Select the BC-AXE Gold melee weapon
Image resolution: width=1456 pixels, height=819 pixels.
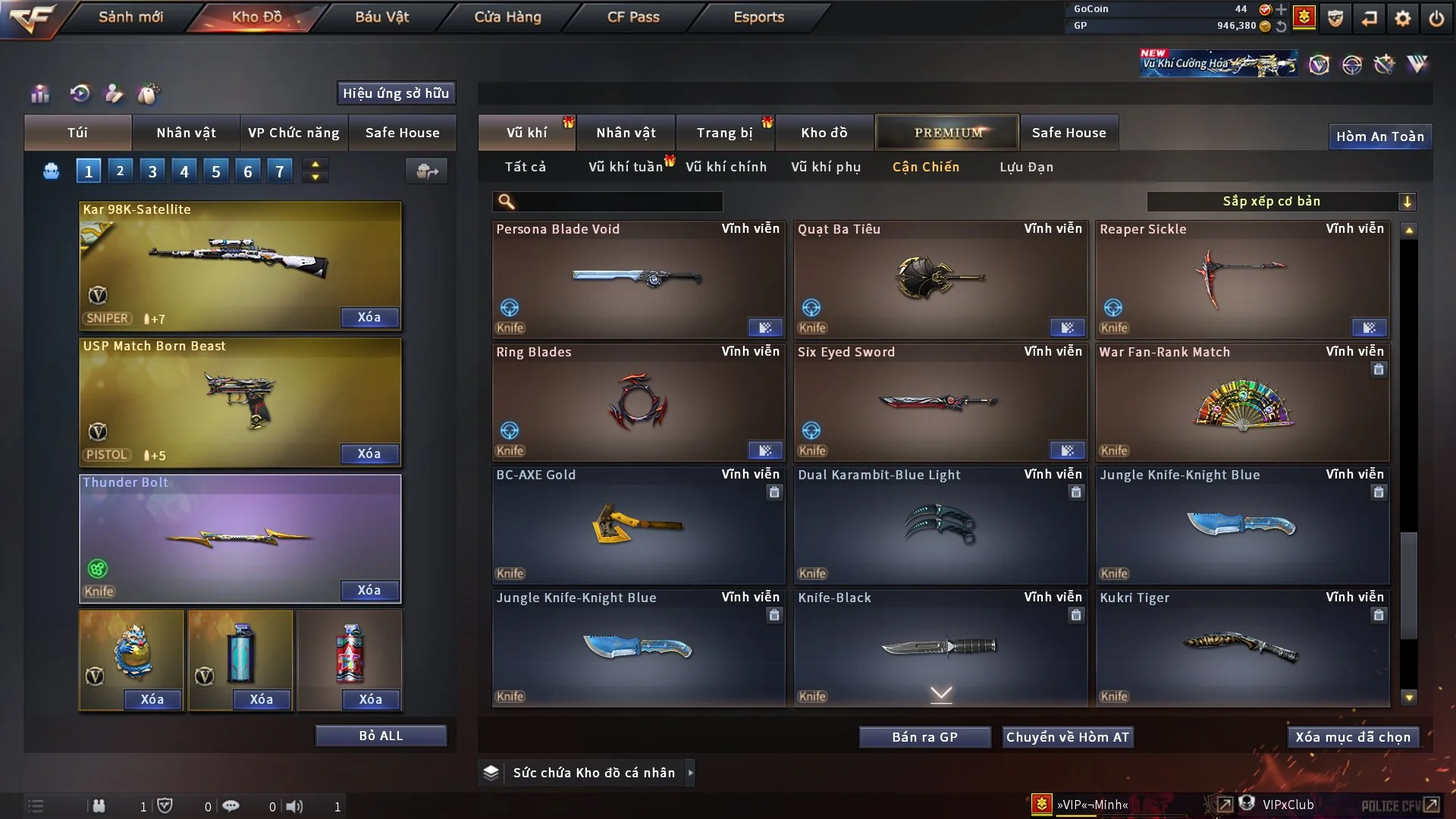[638, 525]
